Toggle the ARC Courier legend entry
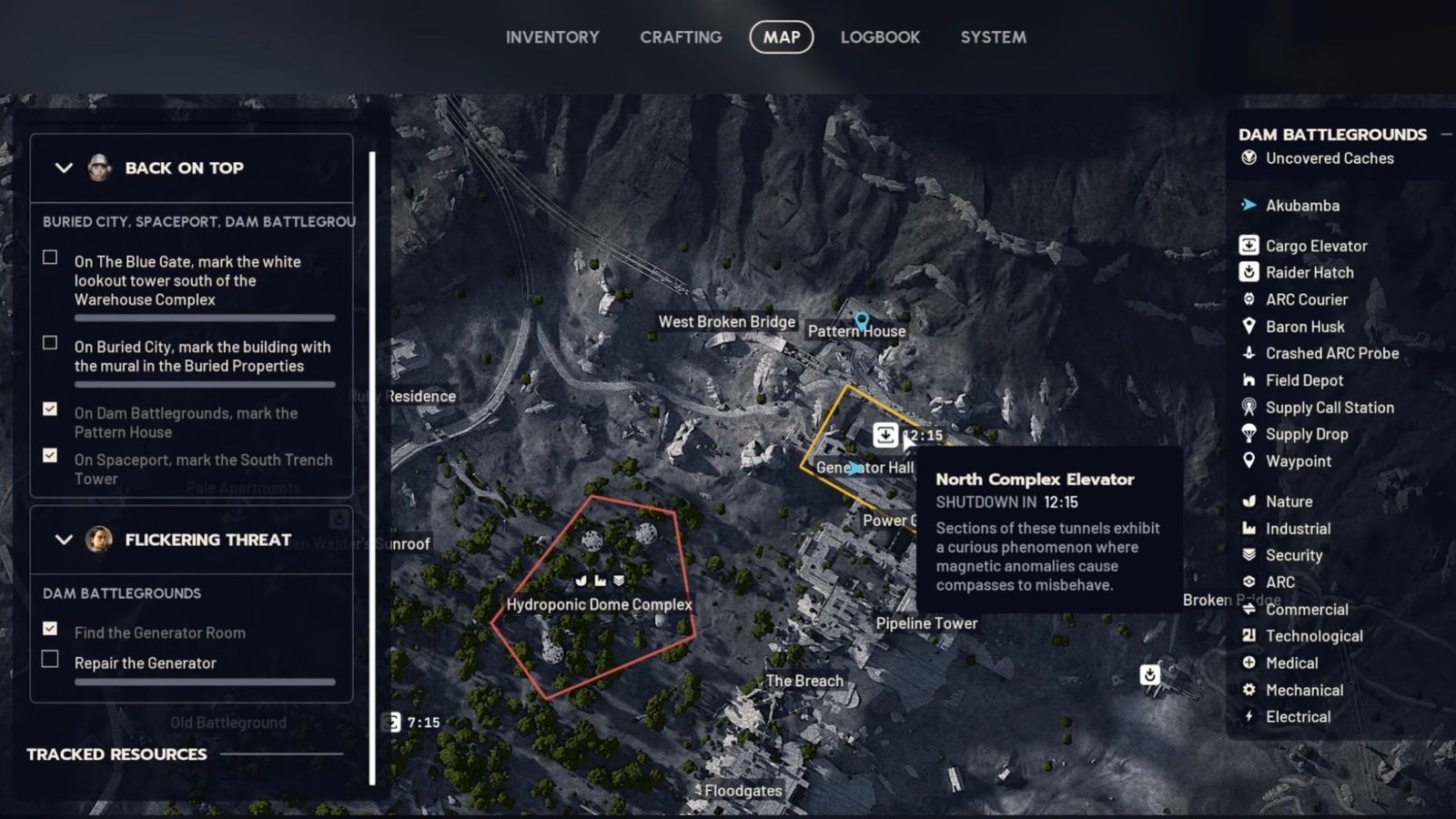Image resolution: width=1456 pixels, height=819 pixels. 1306,299
